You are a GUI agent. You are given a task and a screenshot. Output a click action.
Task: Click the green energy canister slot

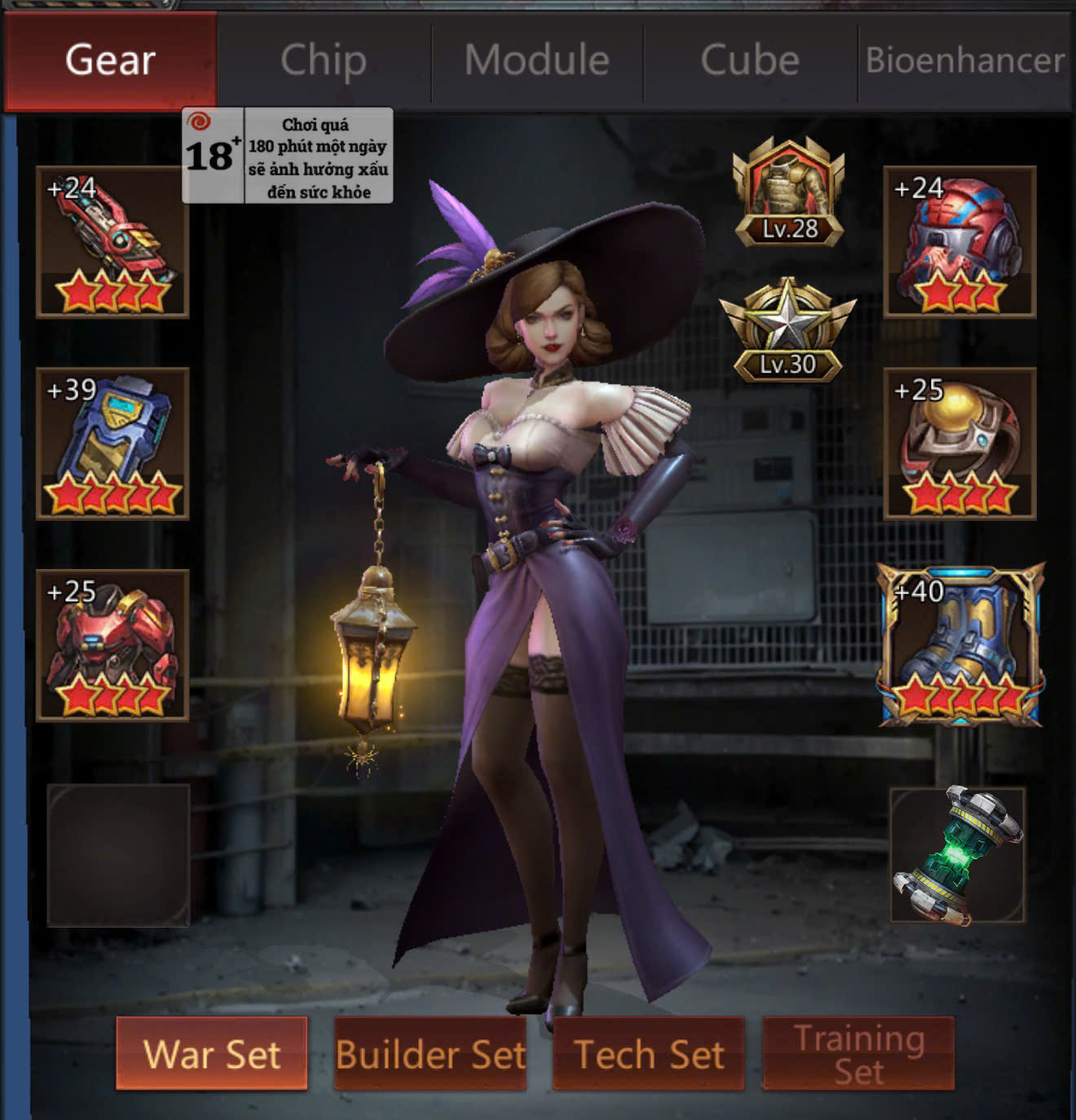[x=958, y=855]
